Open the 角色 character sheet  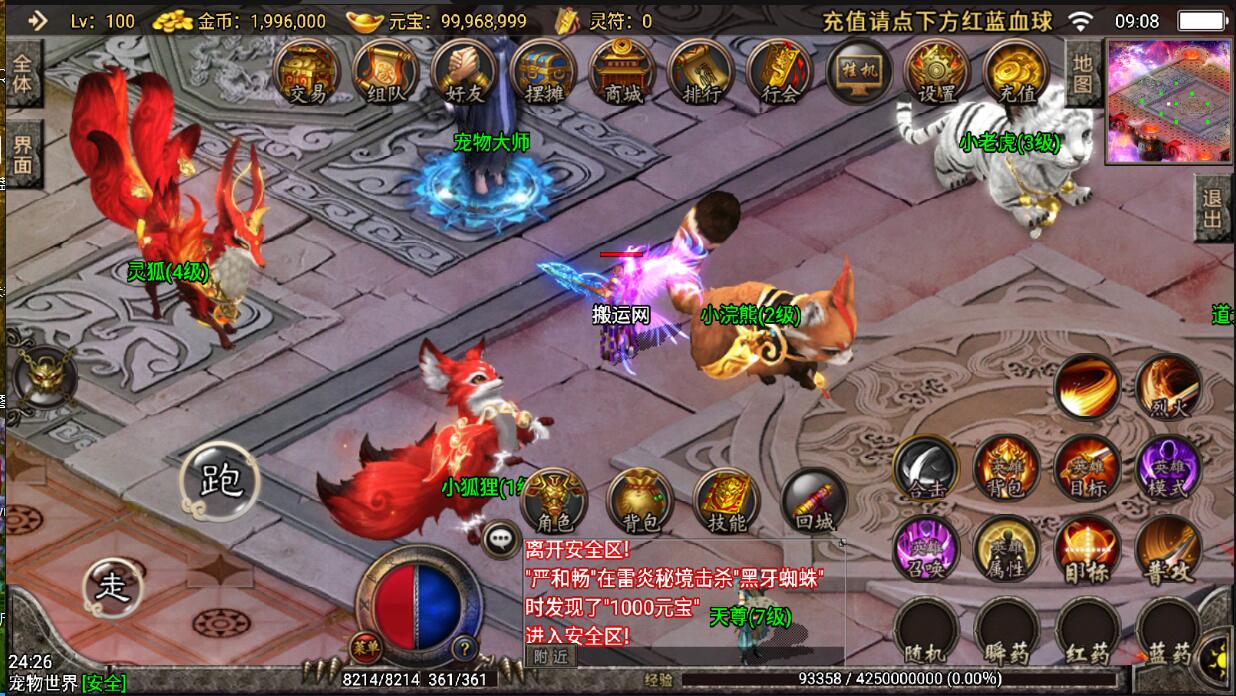tap(554, 499)
